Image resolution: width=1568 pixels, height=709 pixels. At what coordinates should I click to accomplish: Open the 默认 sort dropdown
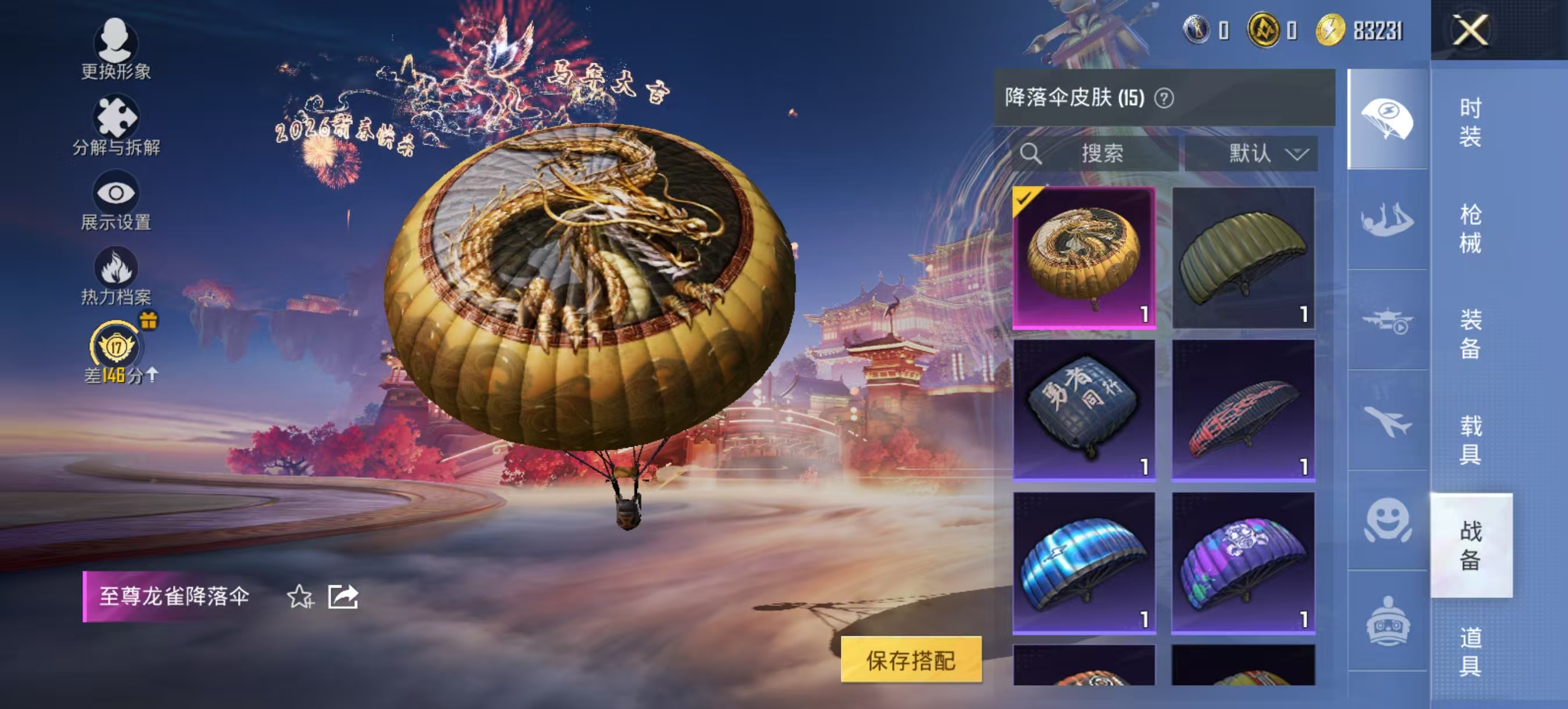[x=1251, y=154]
